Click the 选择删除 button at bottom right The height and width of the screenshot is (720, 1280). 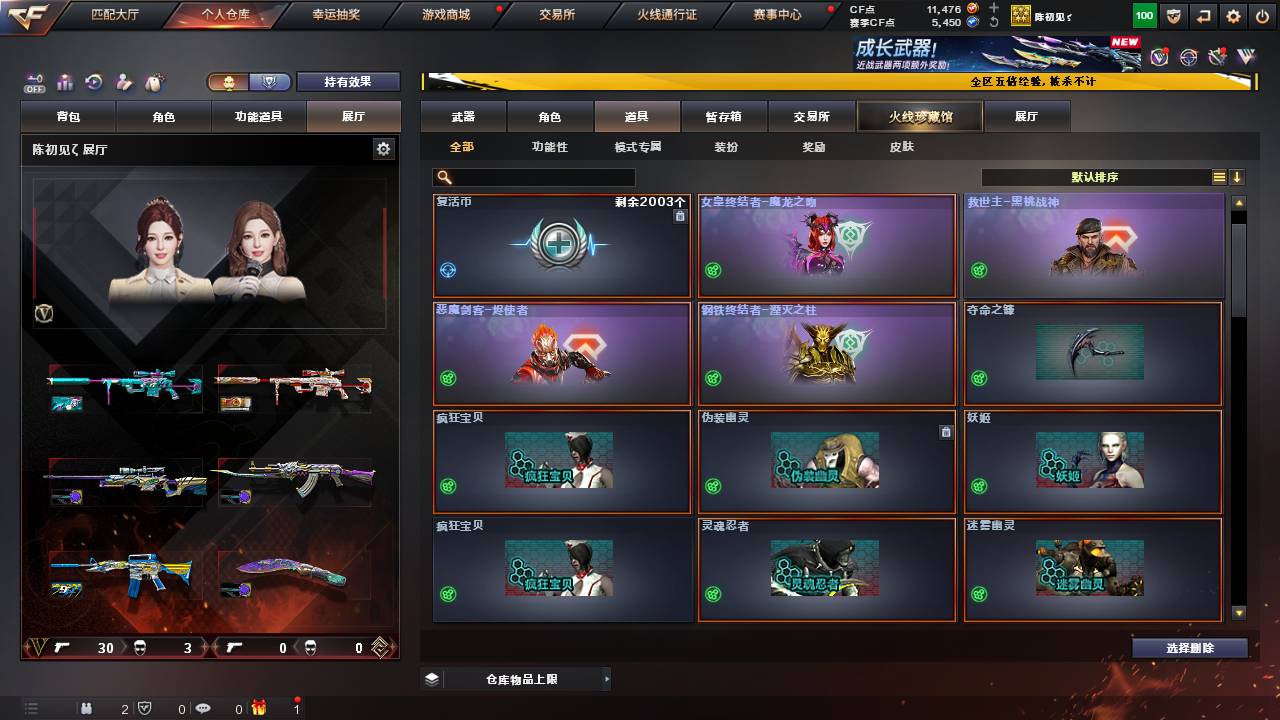[1188, 647]
